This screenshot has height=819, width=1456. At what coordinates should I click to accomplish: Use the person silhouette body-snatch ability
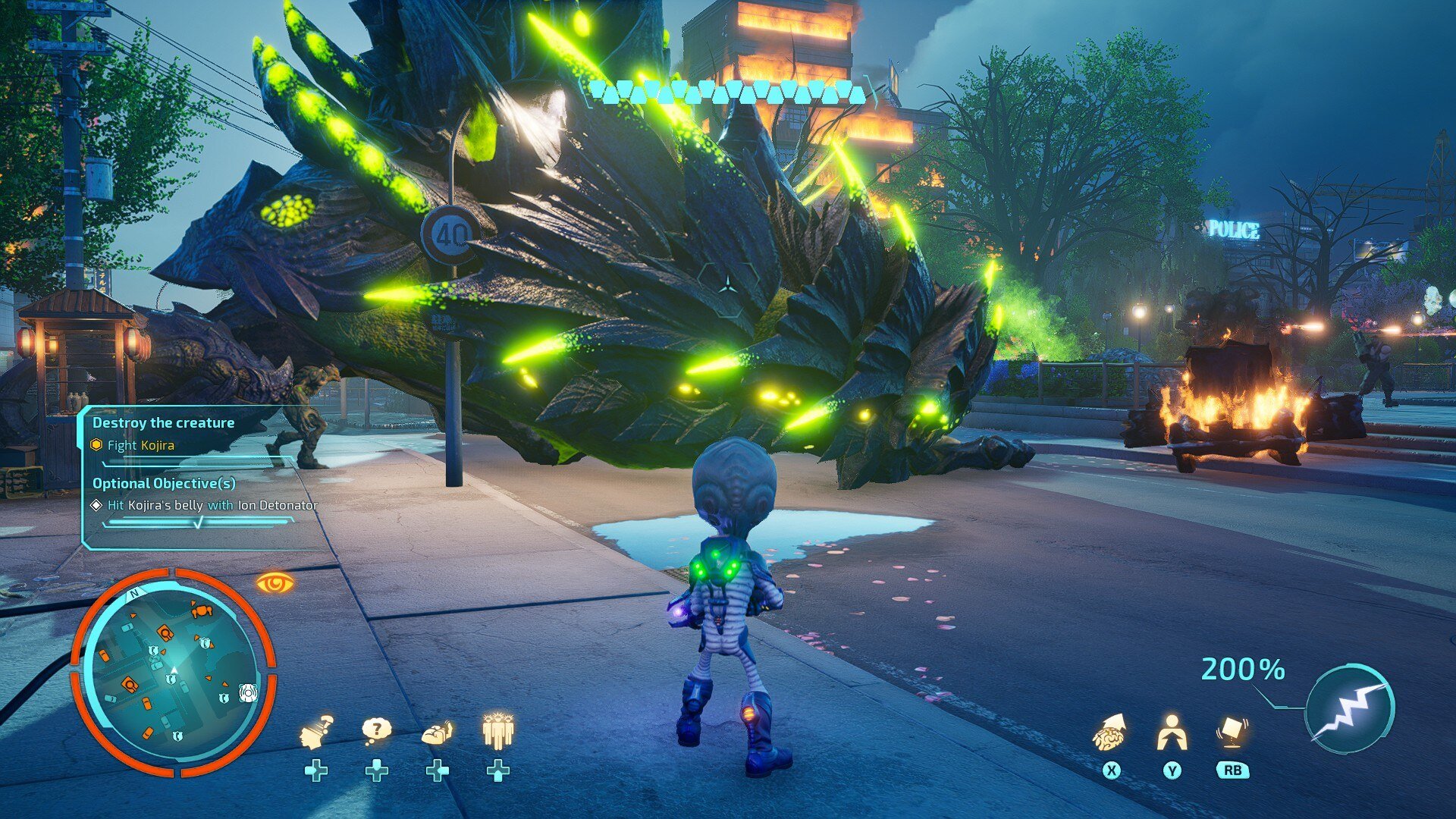coord(1172,732)
